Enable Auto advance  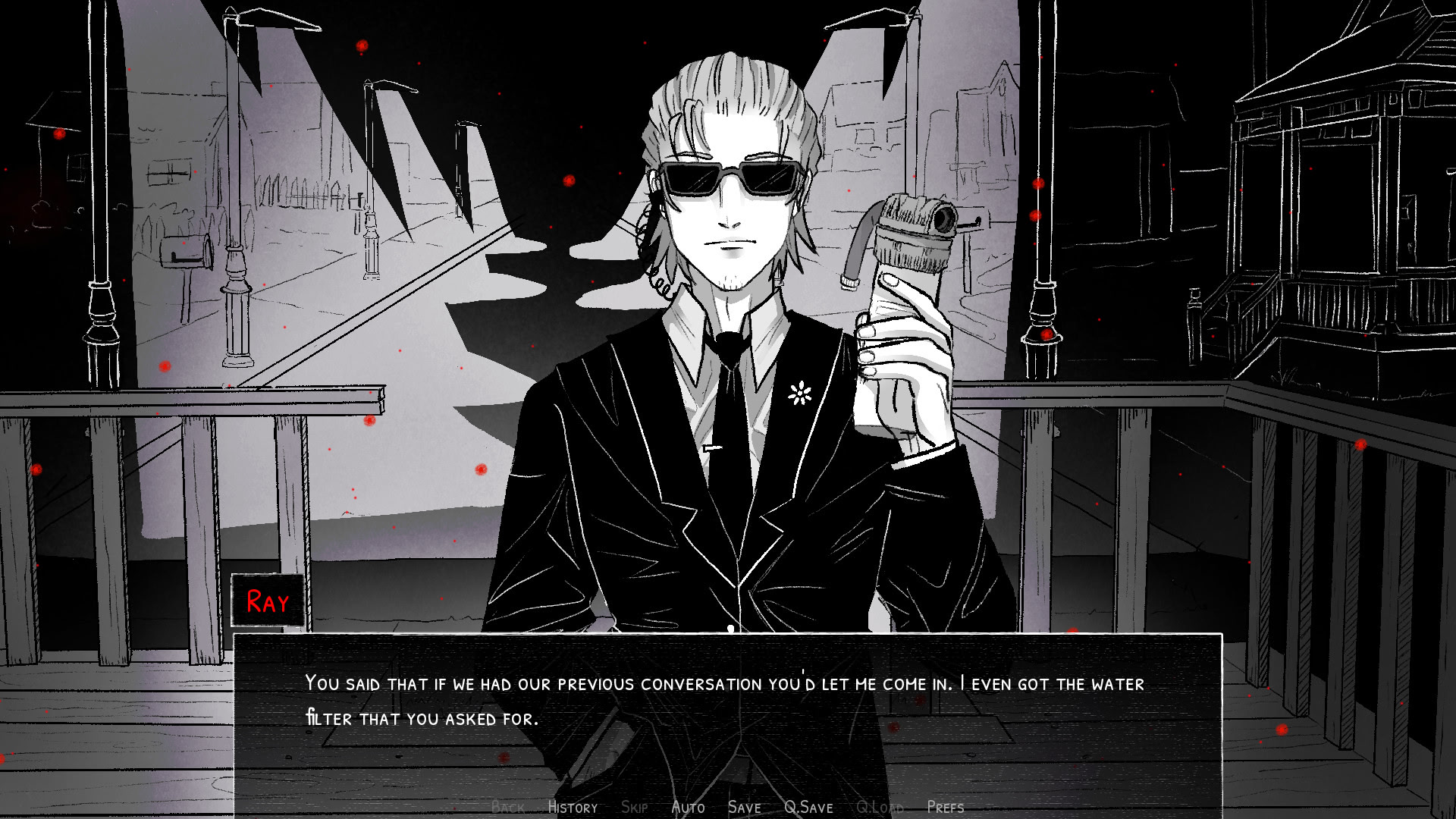[688, 808]
